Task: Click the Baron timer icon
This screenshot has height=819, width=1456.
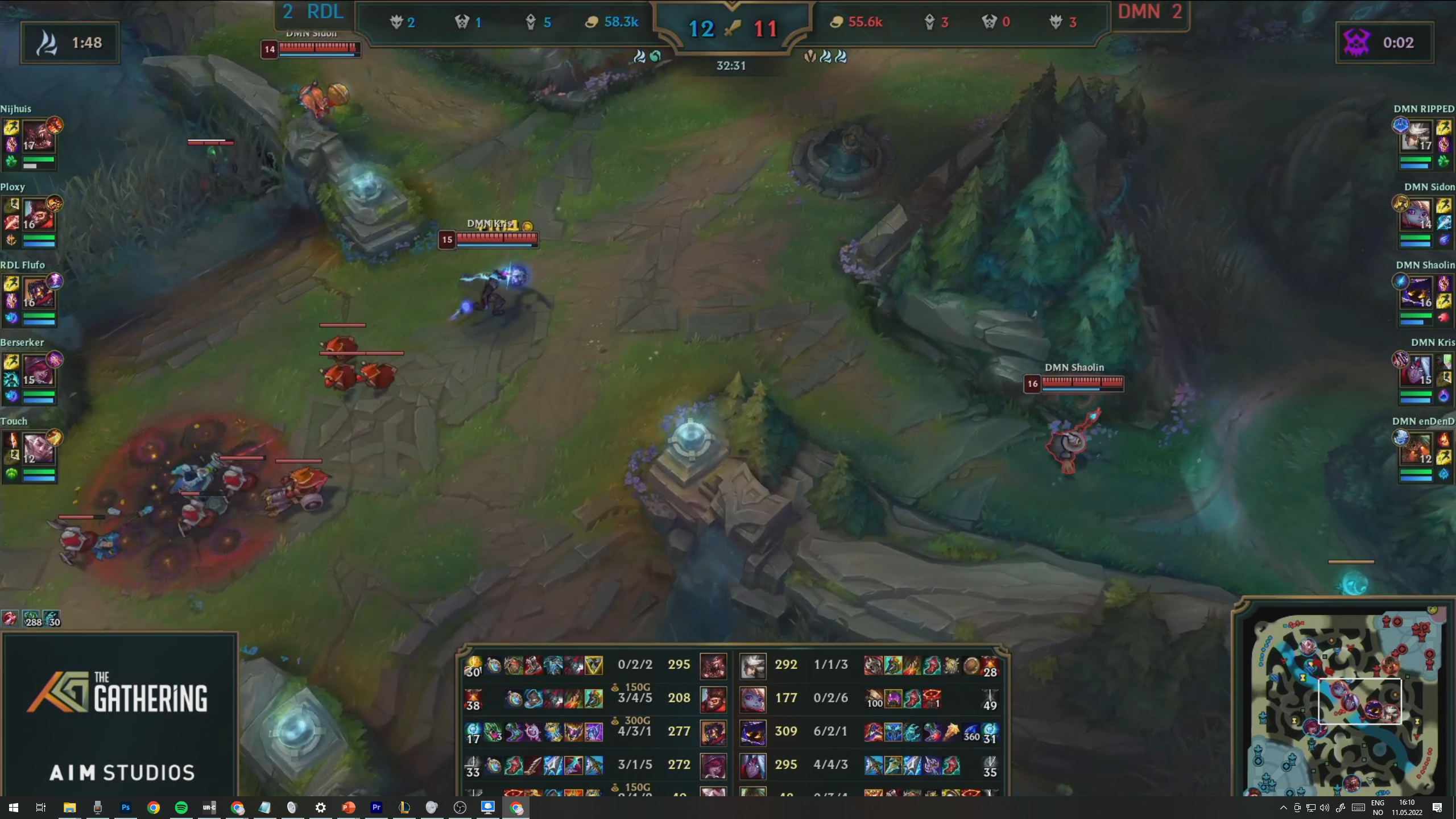Action: (x=1357, y=43)
